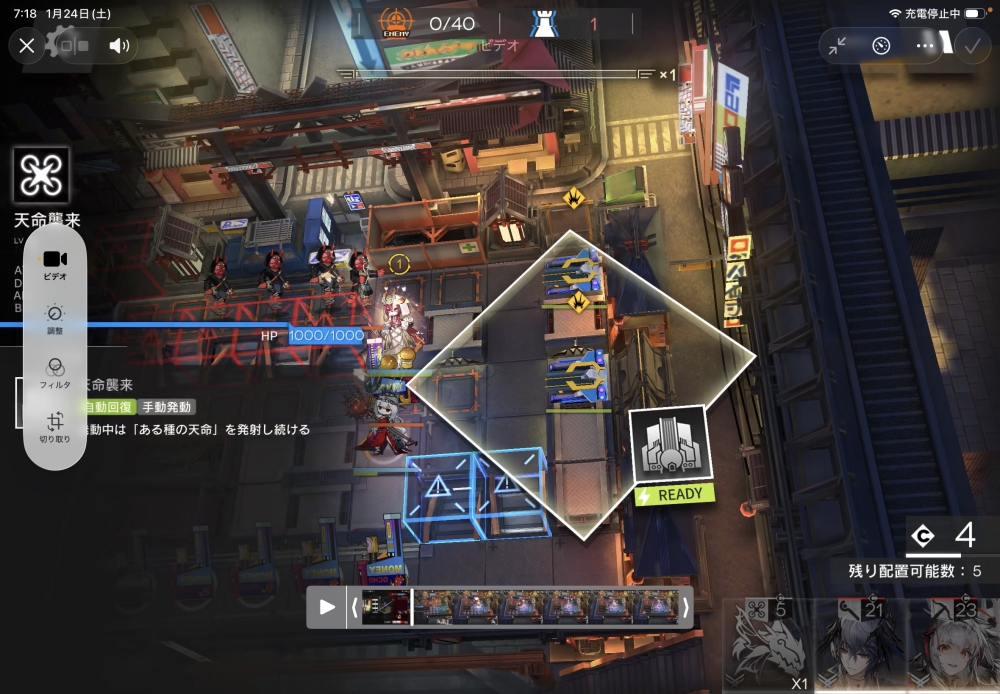Open the 調整 adjustment tab

(x=55, y=319)
